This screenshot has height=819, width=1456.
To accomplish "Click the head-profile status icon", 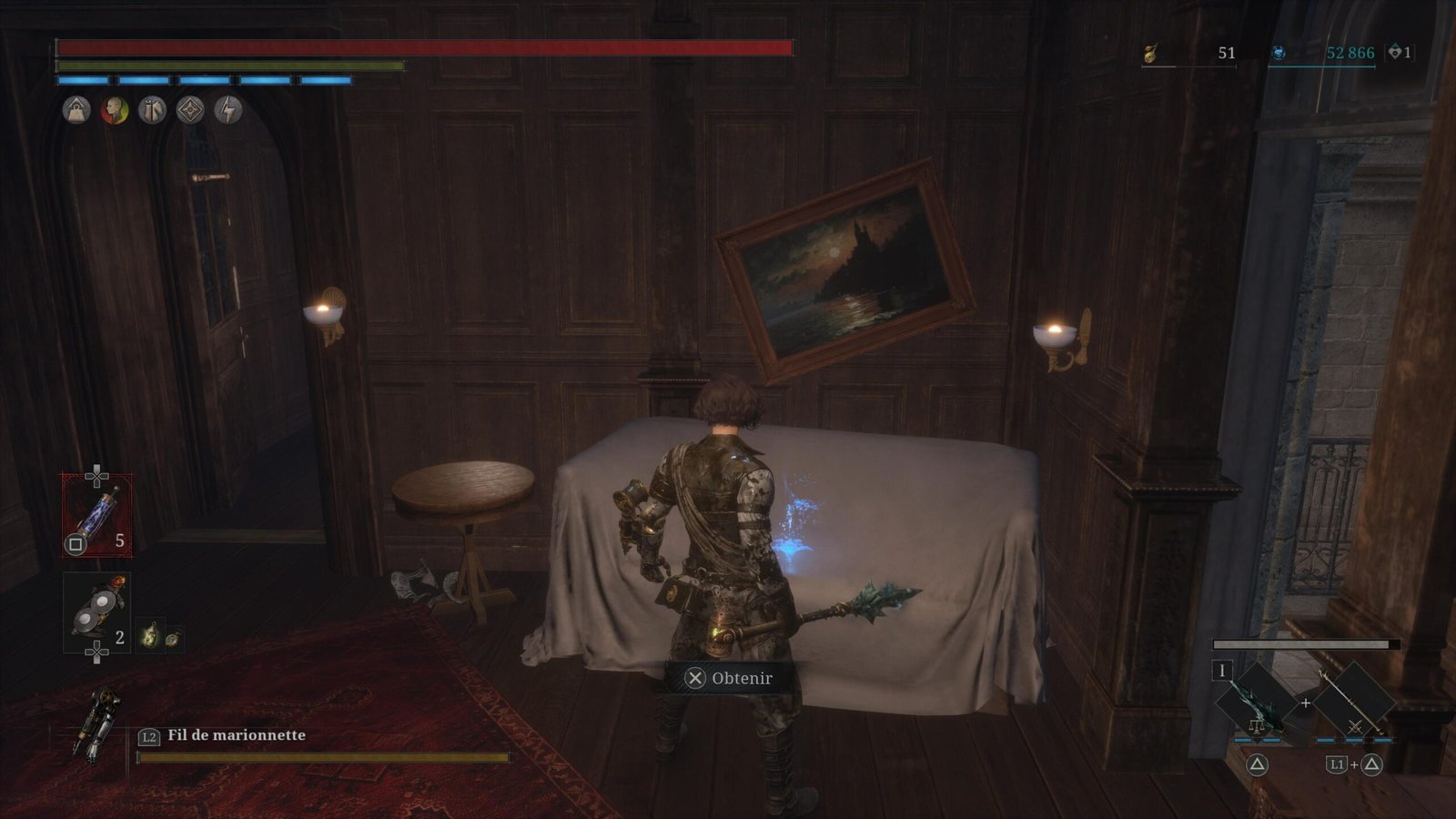I will (x=115, y=111).
